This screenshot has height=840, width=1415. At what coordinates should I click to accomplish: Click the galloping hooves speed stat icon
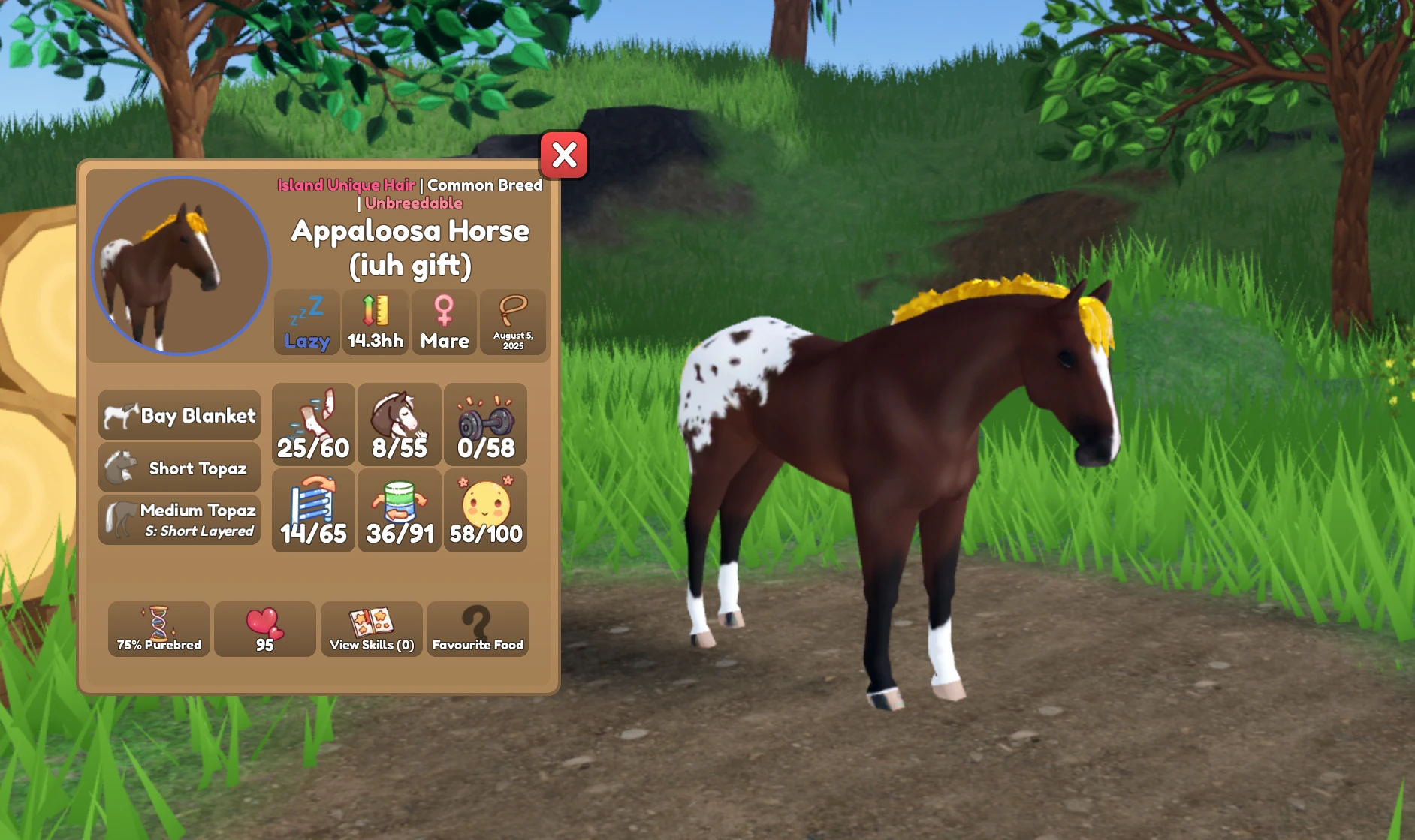pyautogui.click(x=313, y=424)
